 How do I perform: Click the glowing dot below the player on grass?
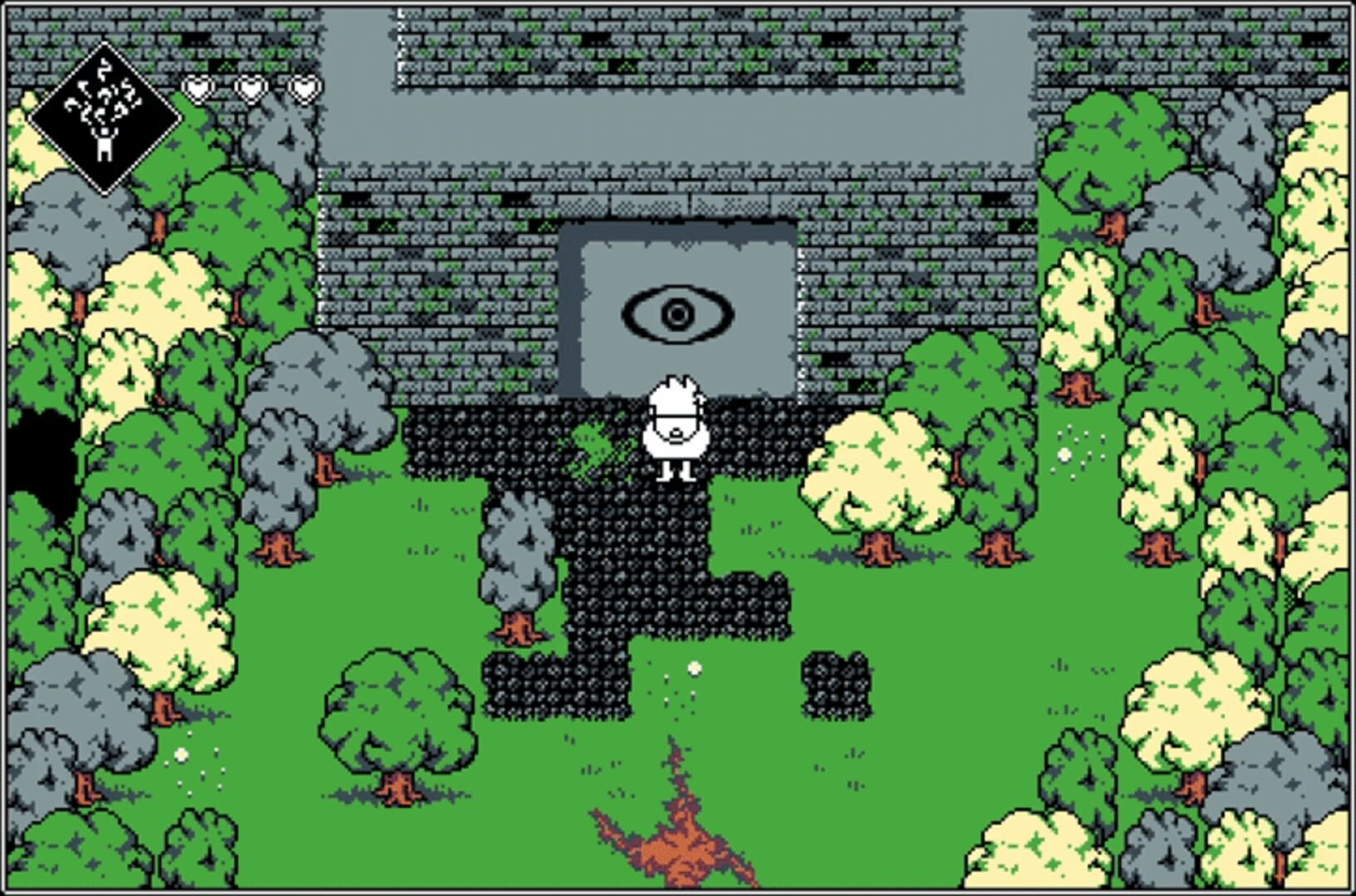(x=695, y=668)
